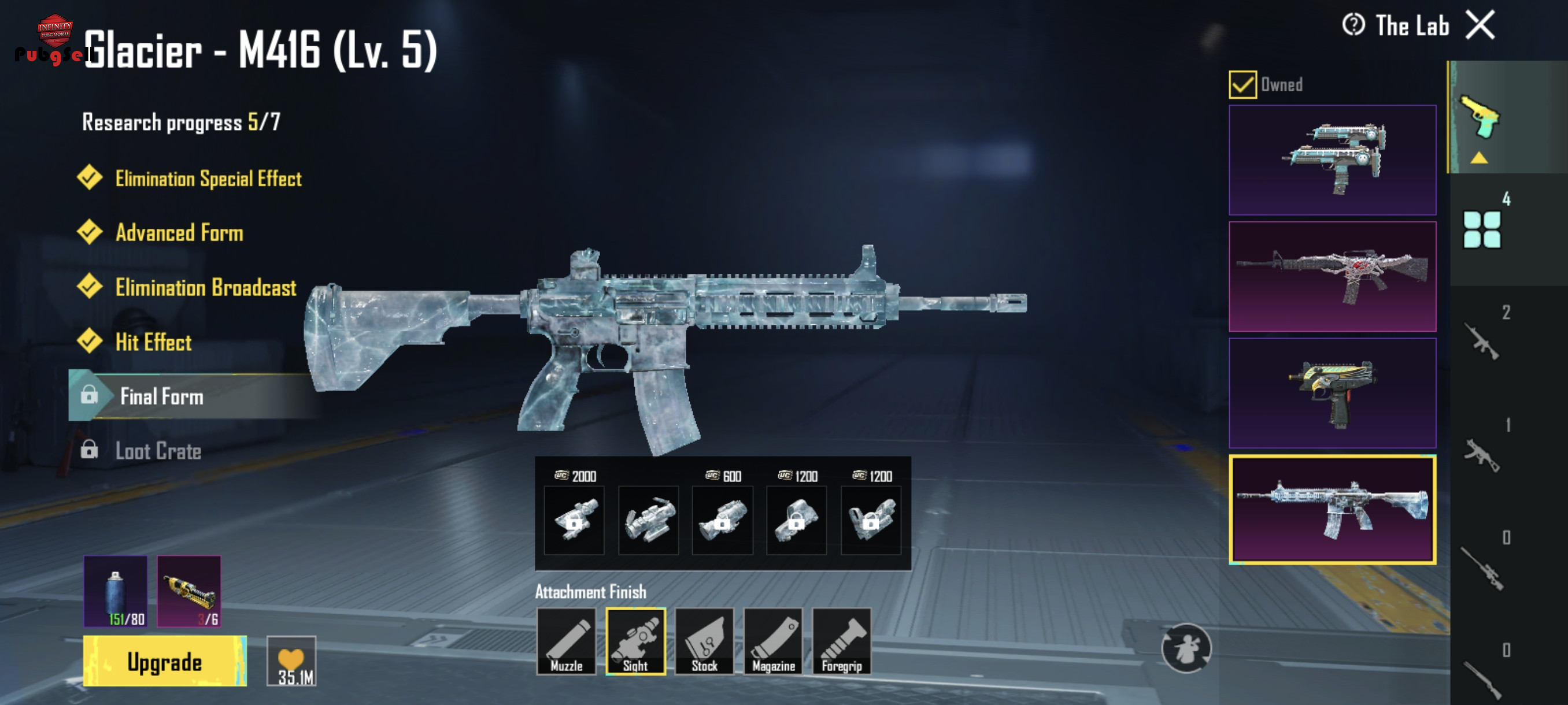The height and width of the screenshot is (705, 1568).
Task: Choose Elimination Special Effect entry
Action: (208, 178)
